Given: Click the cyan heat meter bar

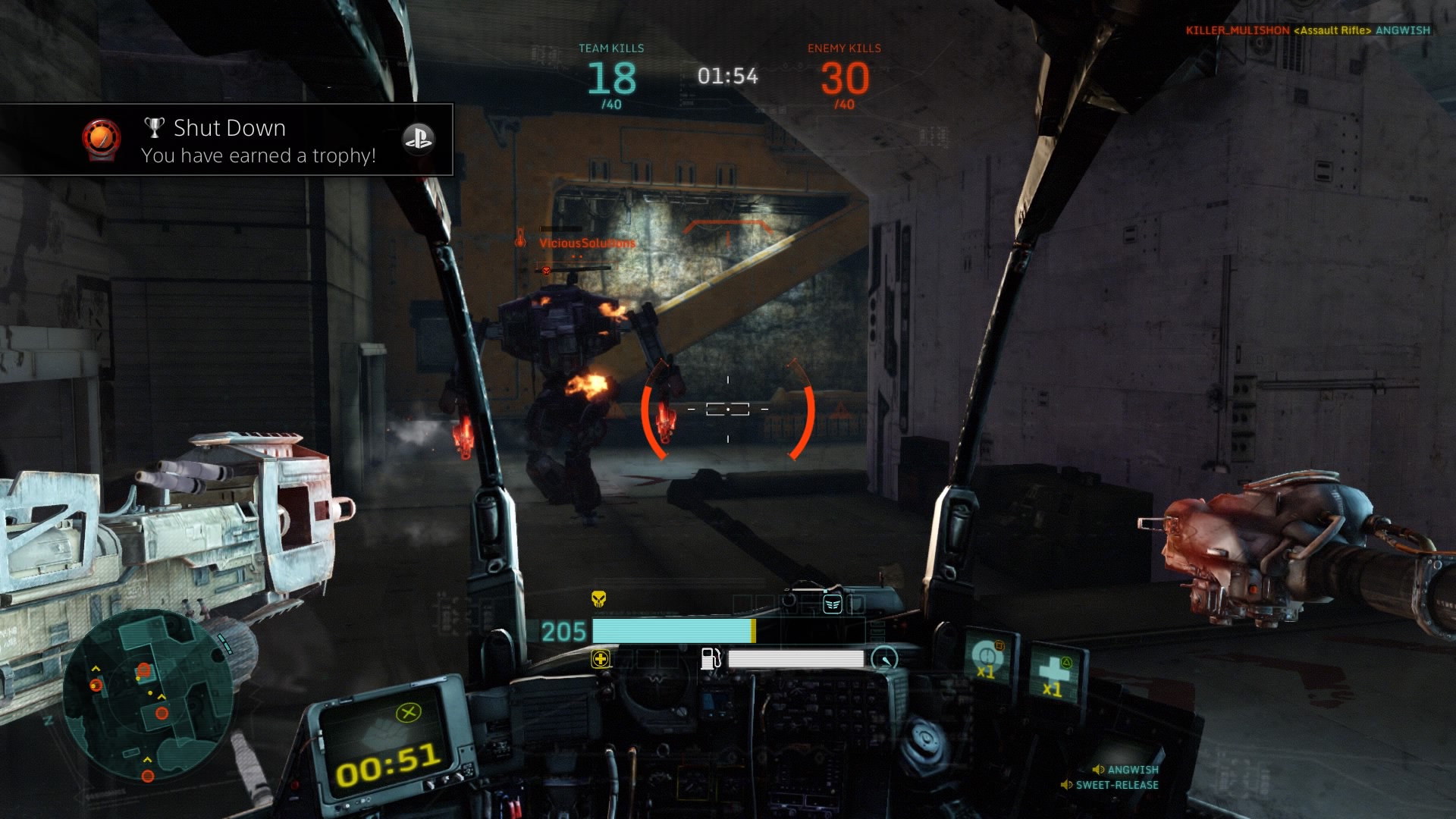Looking at the screenshot, I should coord(671,630).
